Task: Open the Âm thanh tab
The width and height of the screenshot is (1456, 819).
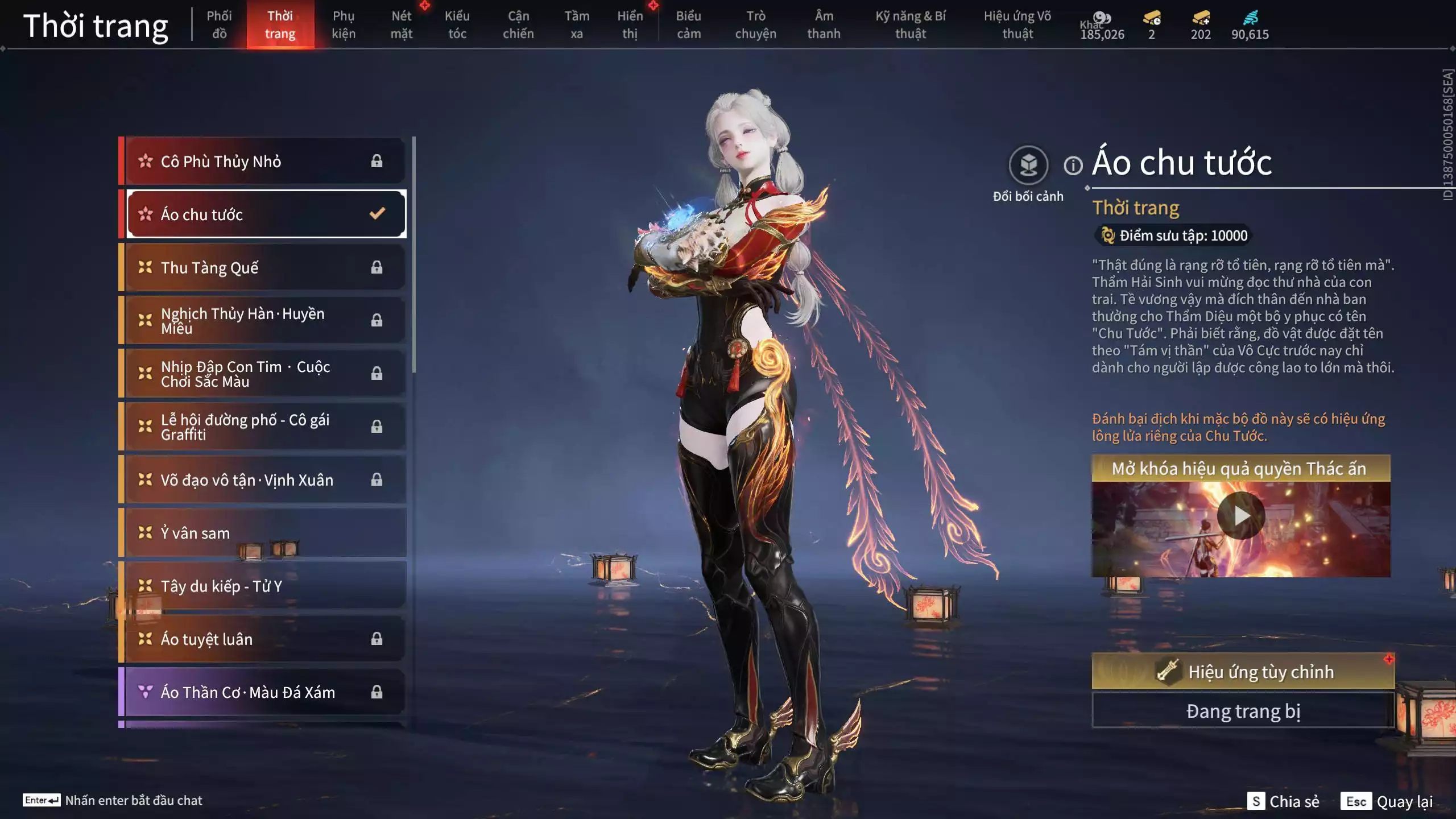Action: tap(824, 24)
